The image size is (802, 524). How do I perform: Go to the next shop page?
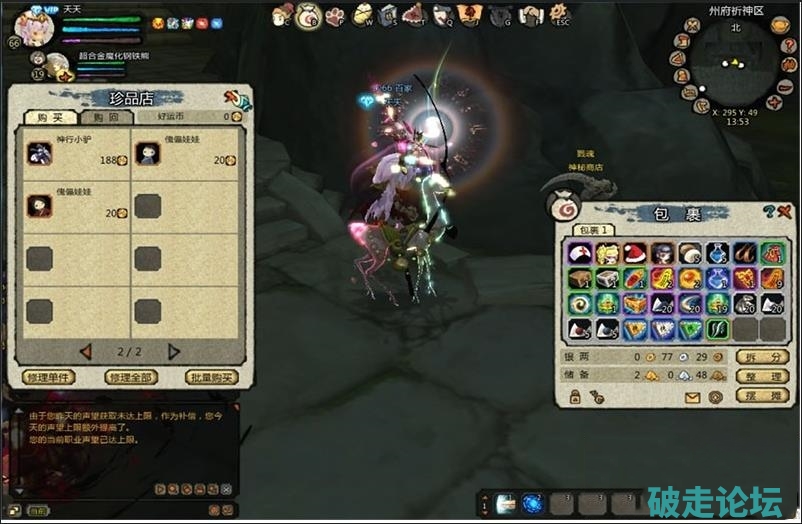pyautogui.click(x=173, y=351)
